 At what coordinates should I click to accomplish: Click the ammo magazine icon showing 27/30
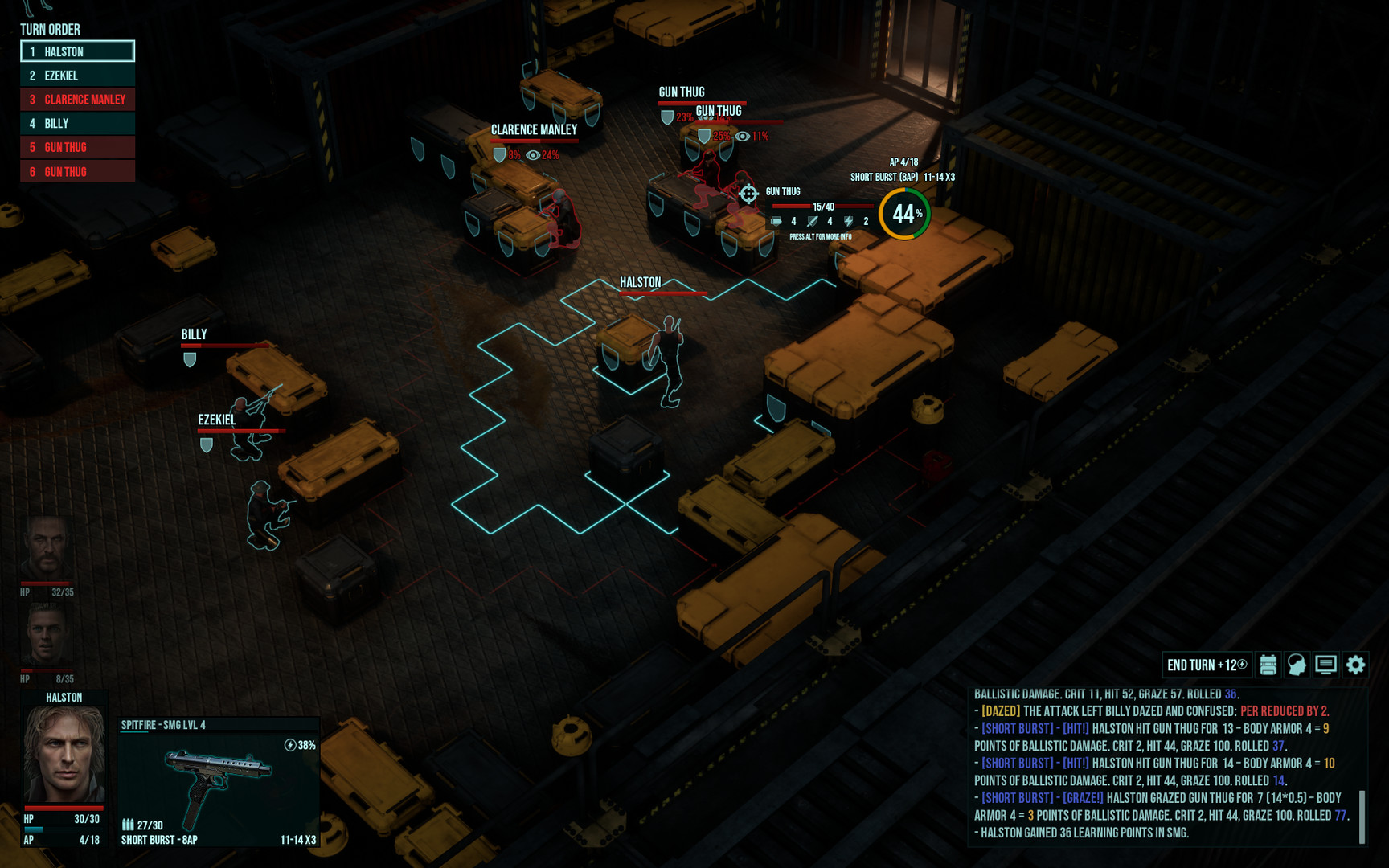click(x=127, y=825)
